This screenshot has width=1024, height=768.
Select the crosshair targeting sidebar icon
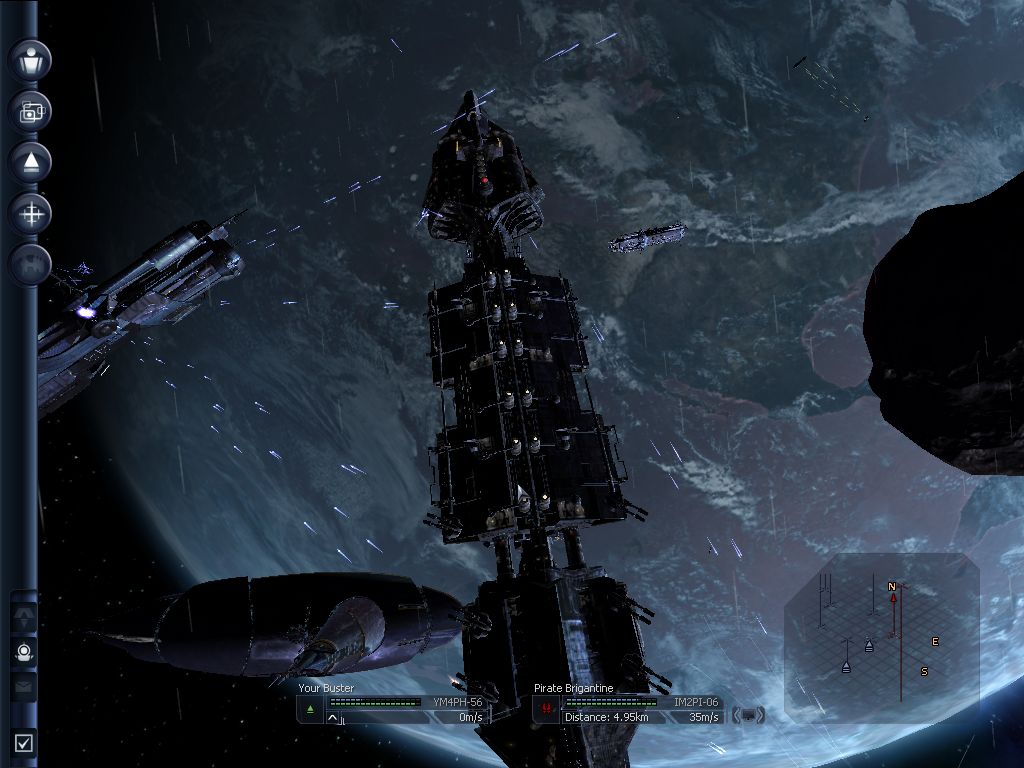pos(30,213)
